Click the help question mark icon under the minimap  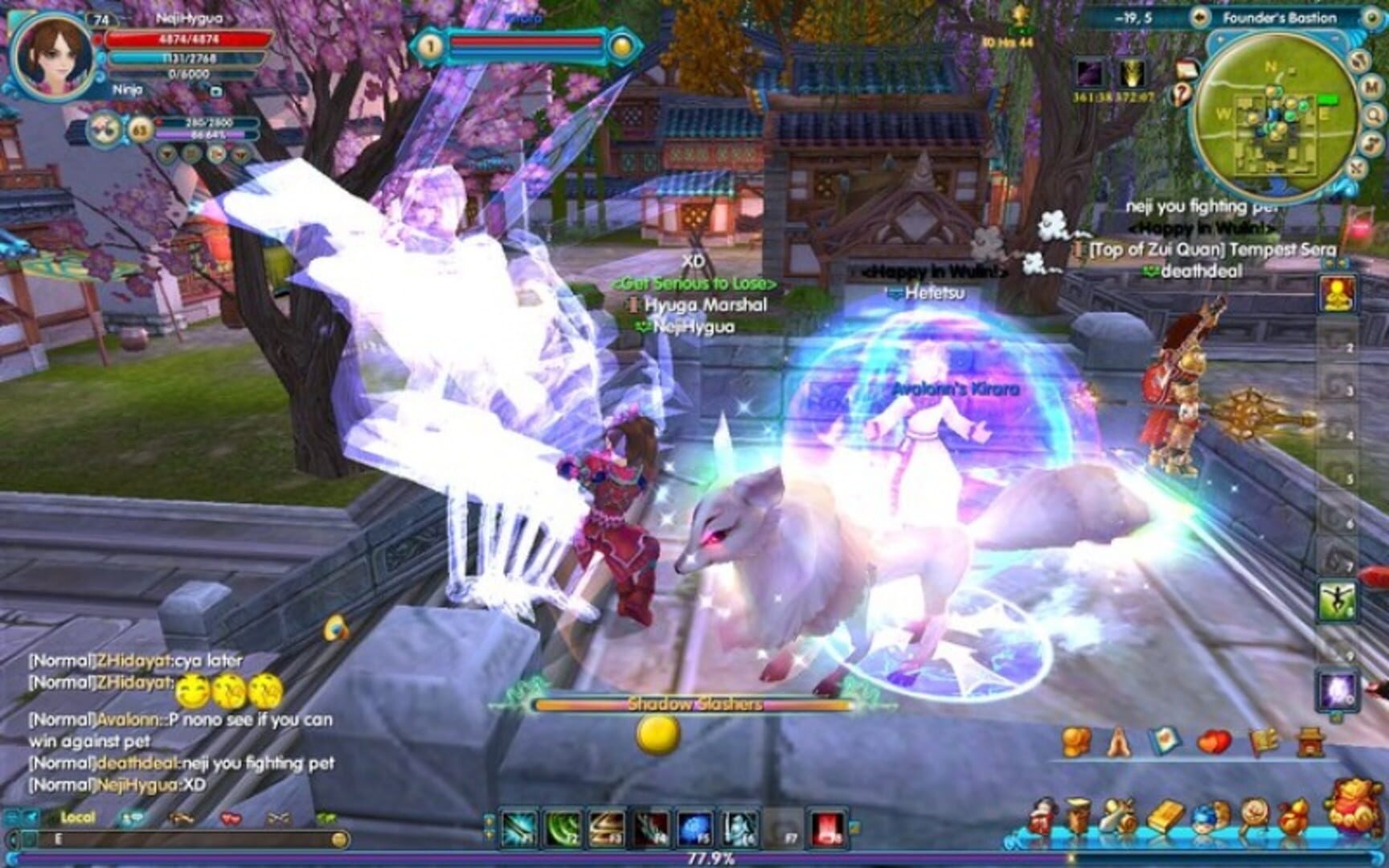(1181, 94)
